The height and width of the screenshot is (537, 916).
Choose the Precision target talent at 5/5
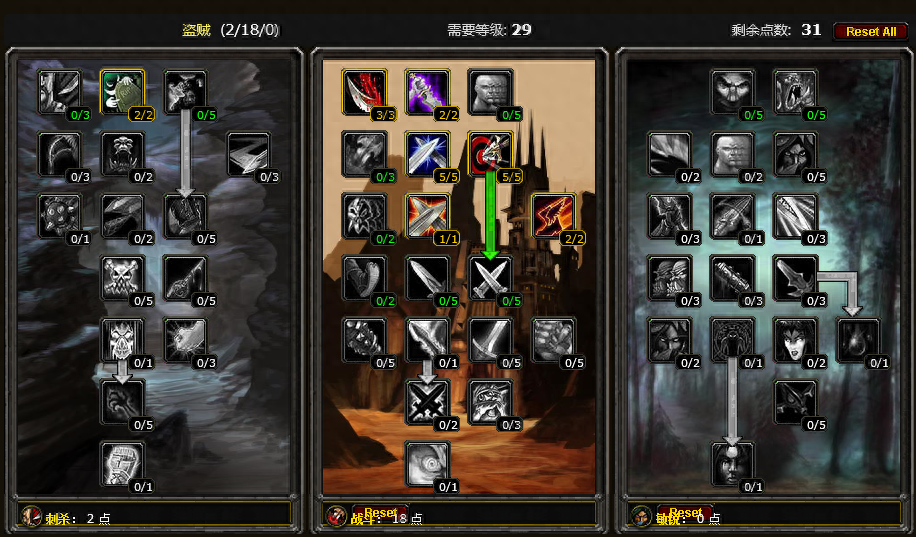(x=490, y=153)
